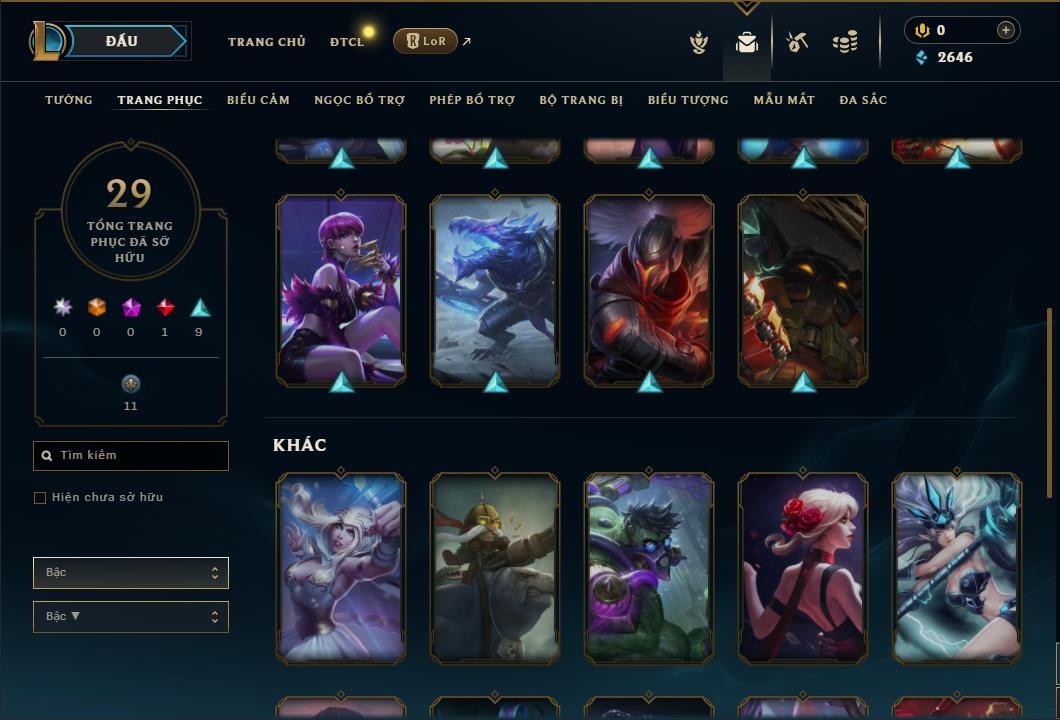1060x720 pixels.
Task: Show the PHÉP BỔ TRỢ tab
Action: pyautogui.click(x=472, y=100)
